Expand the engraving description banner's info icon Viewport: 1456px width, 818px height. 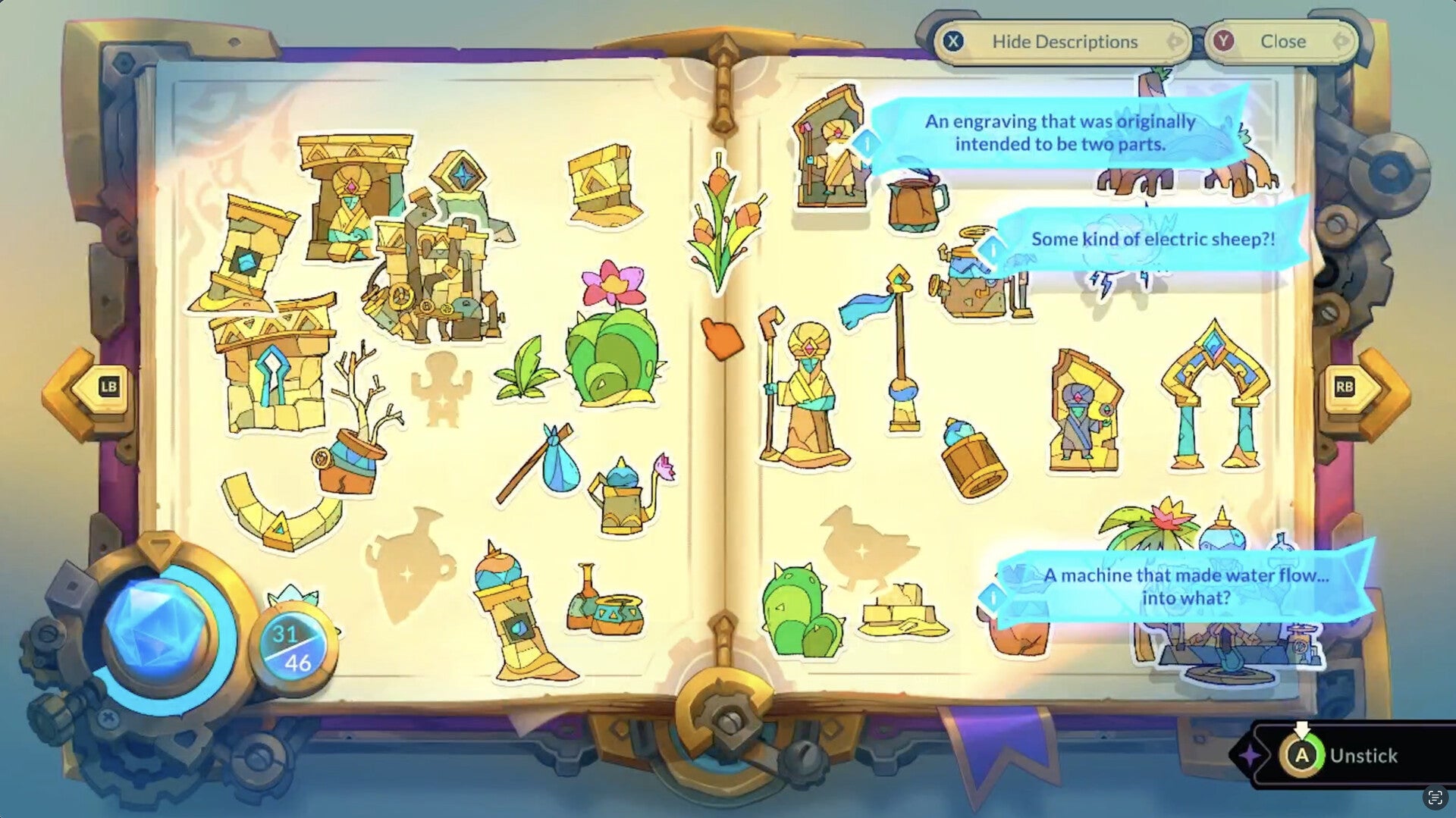[867, 144]
